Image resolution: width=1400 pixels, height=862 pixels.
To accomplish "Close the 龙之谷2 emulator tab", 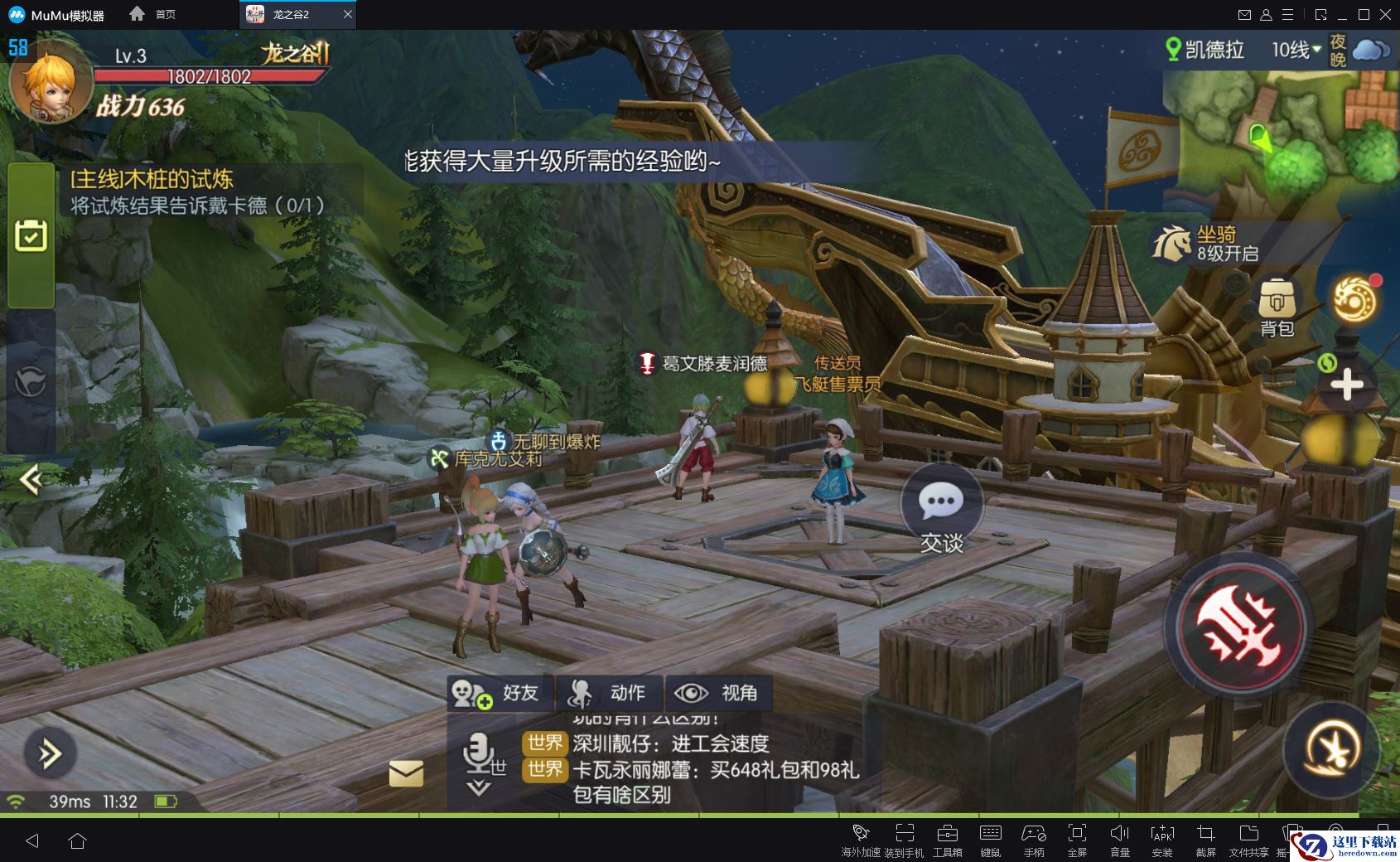I will (x=348, y=14).
